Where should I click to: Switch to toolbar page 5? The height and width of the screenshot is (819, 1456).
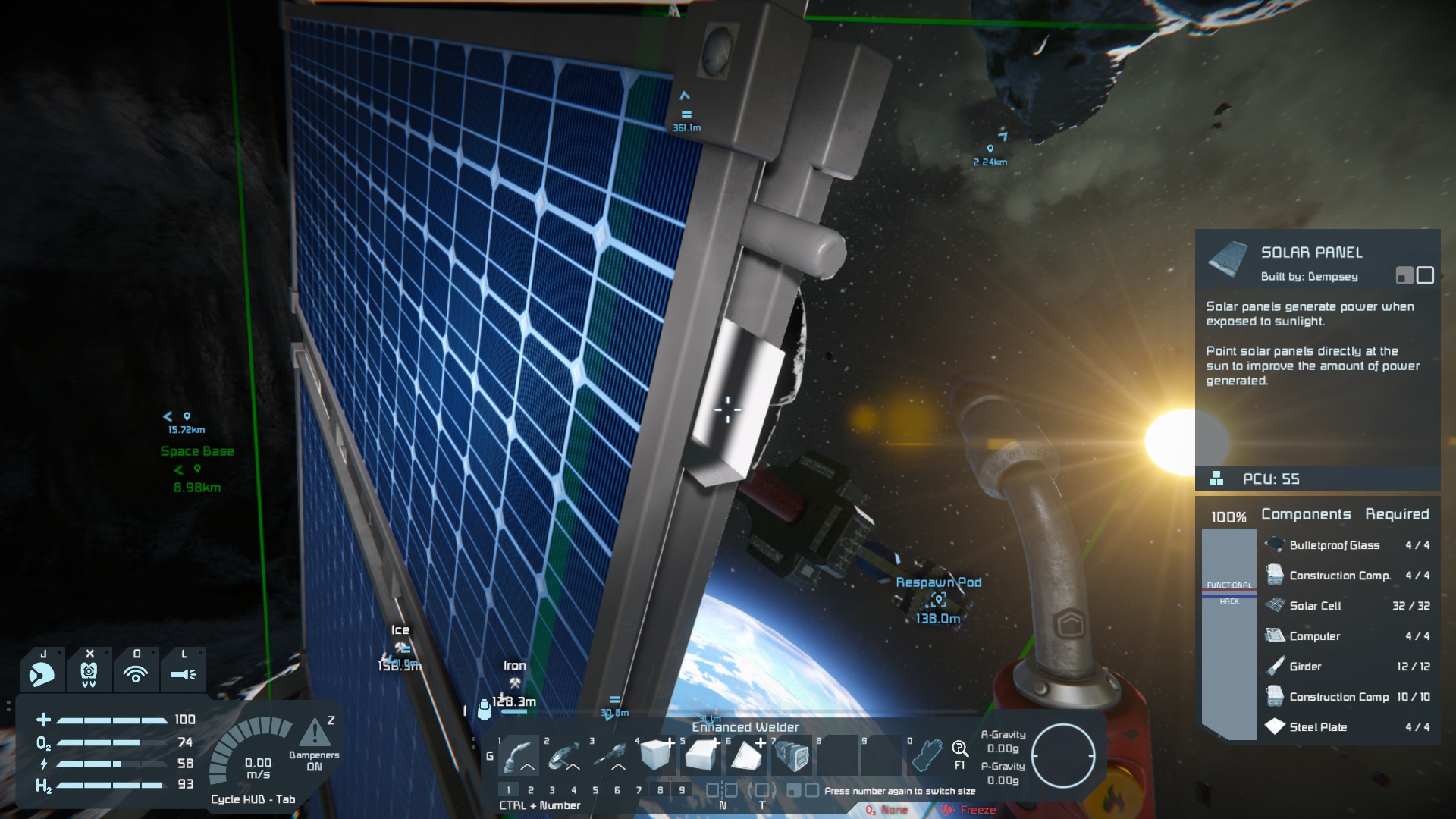(x=595, y=790)
